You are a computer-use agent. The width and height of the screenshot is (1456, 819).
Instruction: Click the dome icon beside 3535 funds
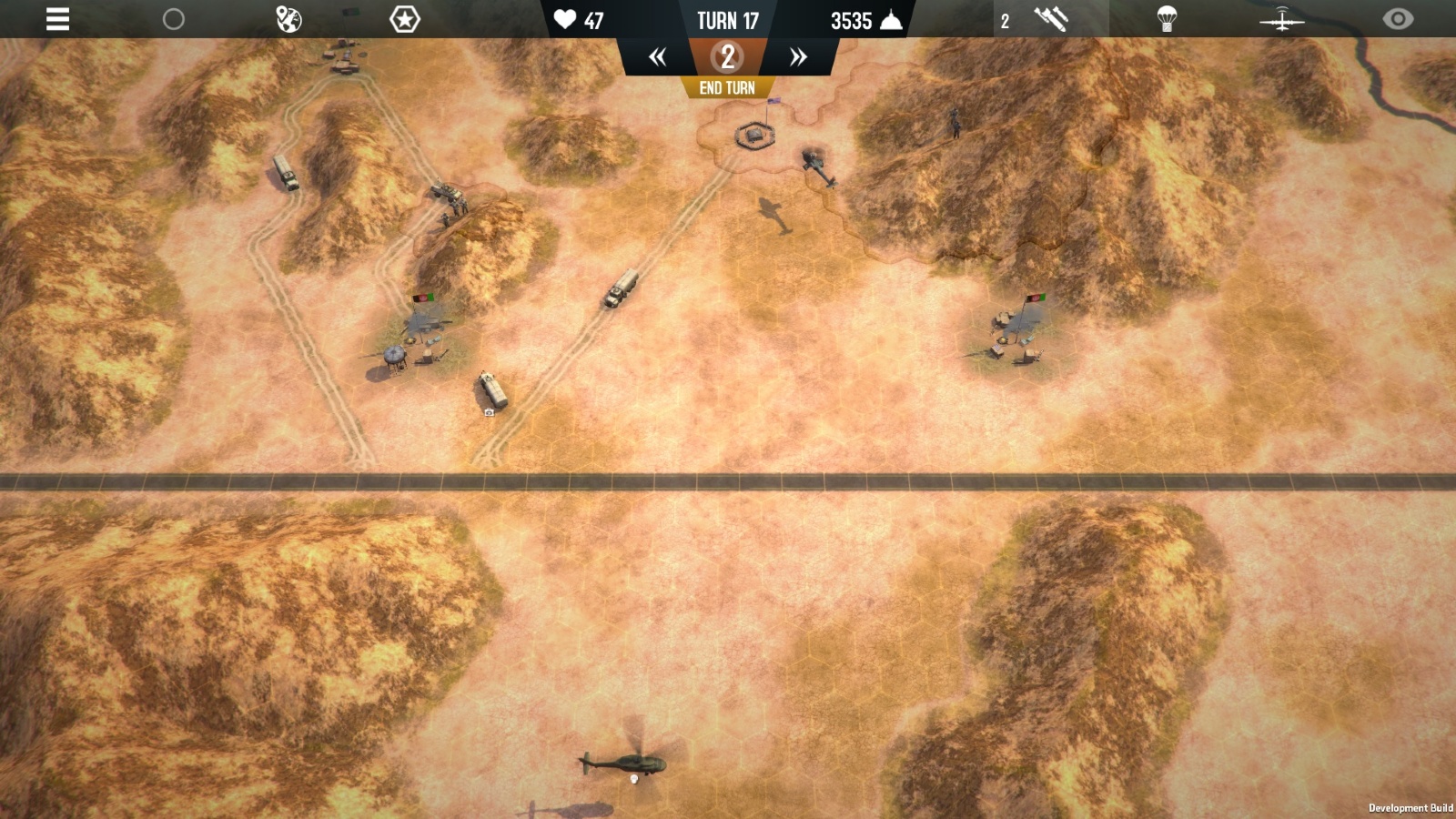(890, 18)
